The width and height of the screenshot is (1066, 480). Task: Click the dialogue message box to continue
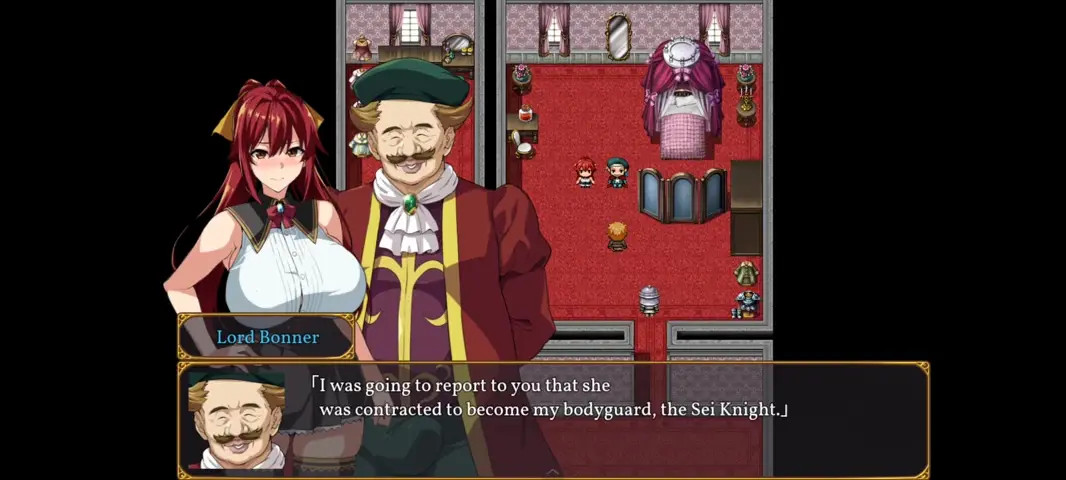tap(553, 419)
